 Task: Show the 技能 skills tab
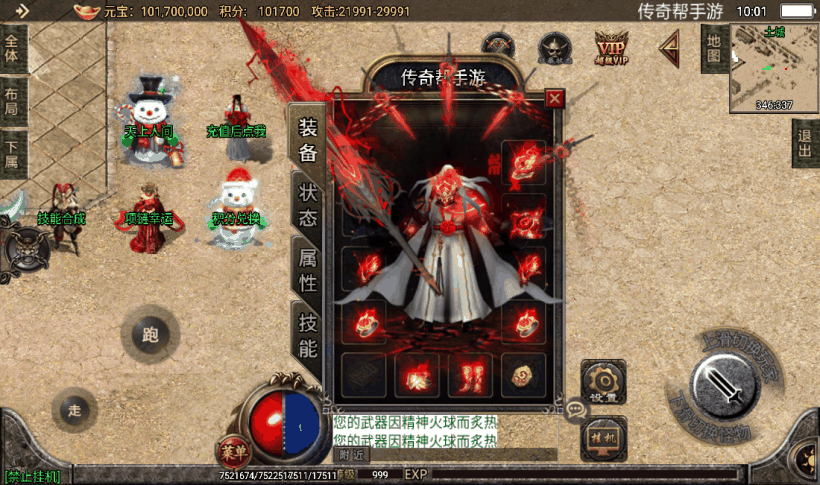click(x=307, y=335)
